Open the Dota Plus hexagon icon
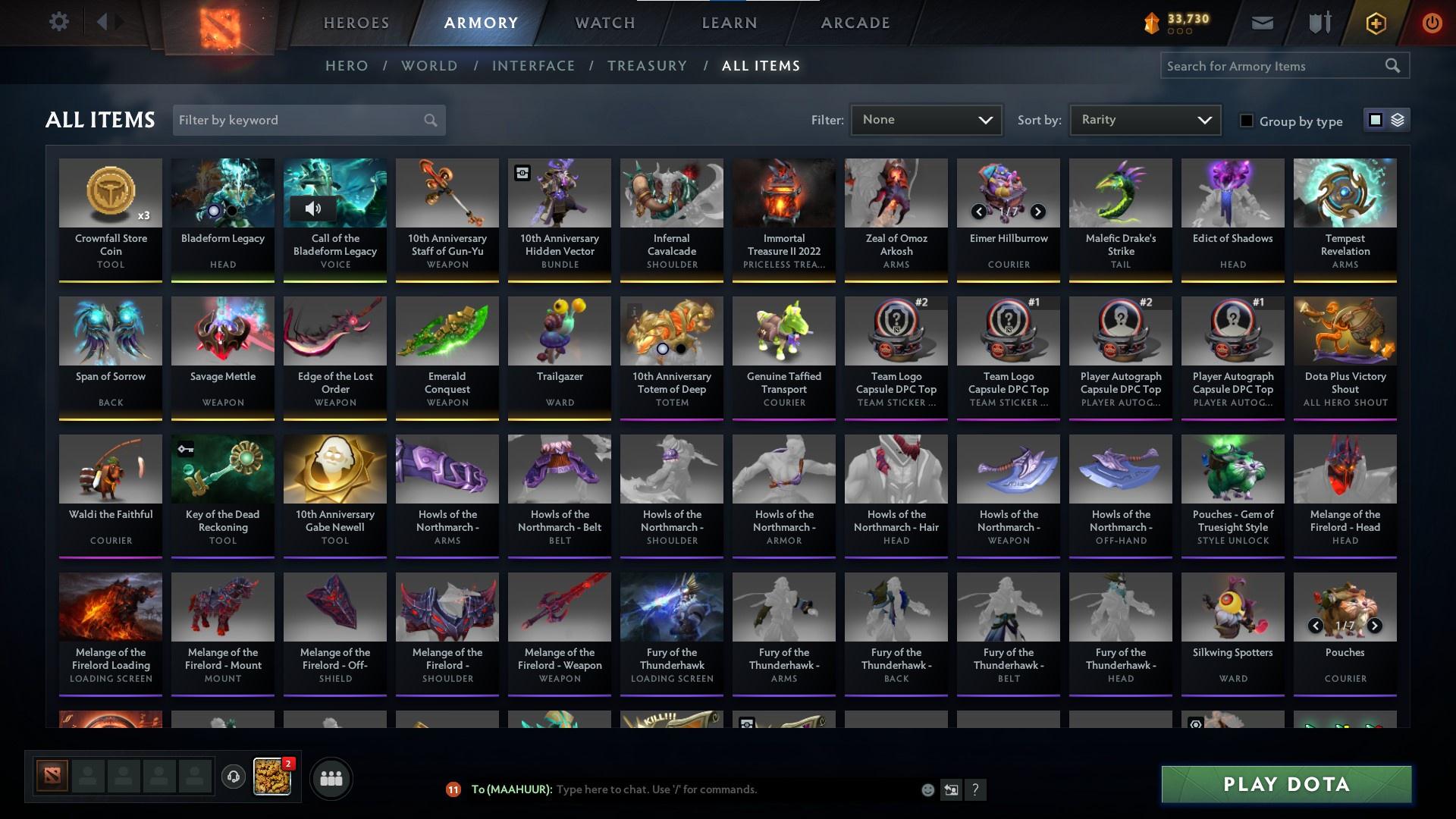Image resolution: width=1456 pixels, height=819 pixels. pos(1375,23)
